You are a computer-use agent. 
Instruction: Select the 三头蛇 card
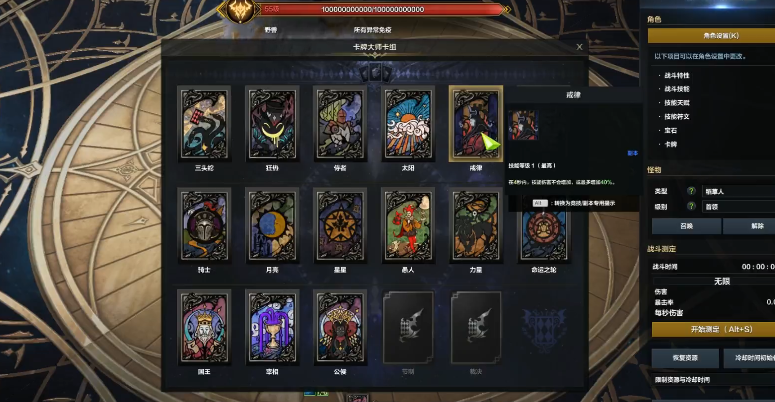[204, 124]
